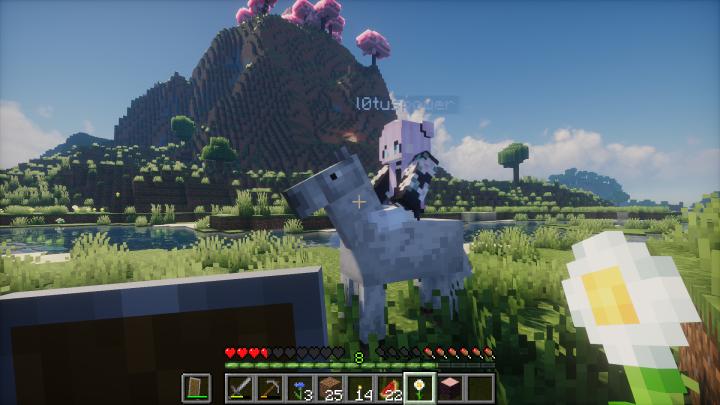This screenshot has width=720, height=405.
Task: Select the brown block stack of 25
Action: point(328,388)
